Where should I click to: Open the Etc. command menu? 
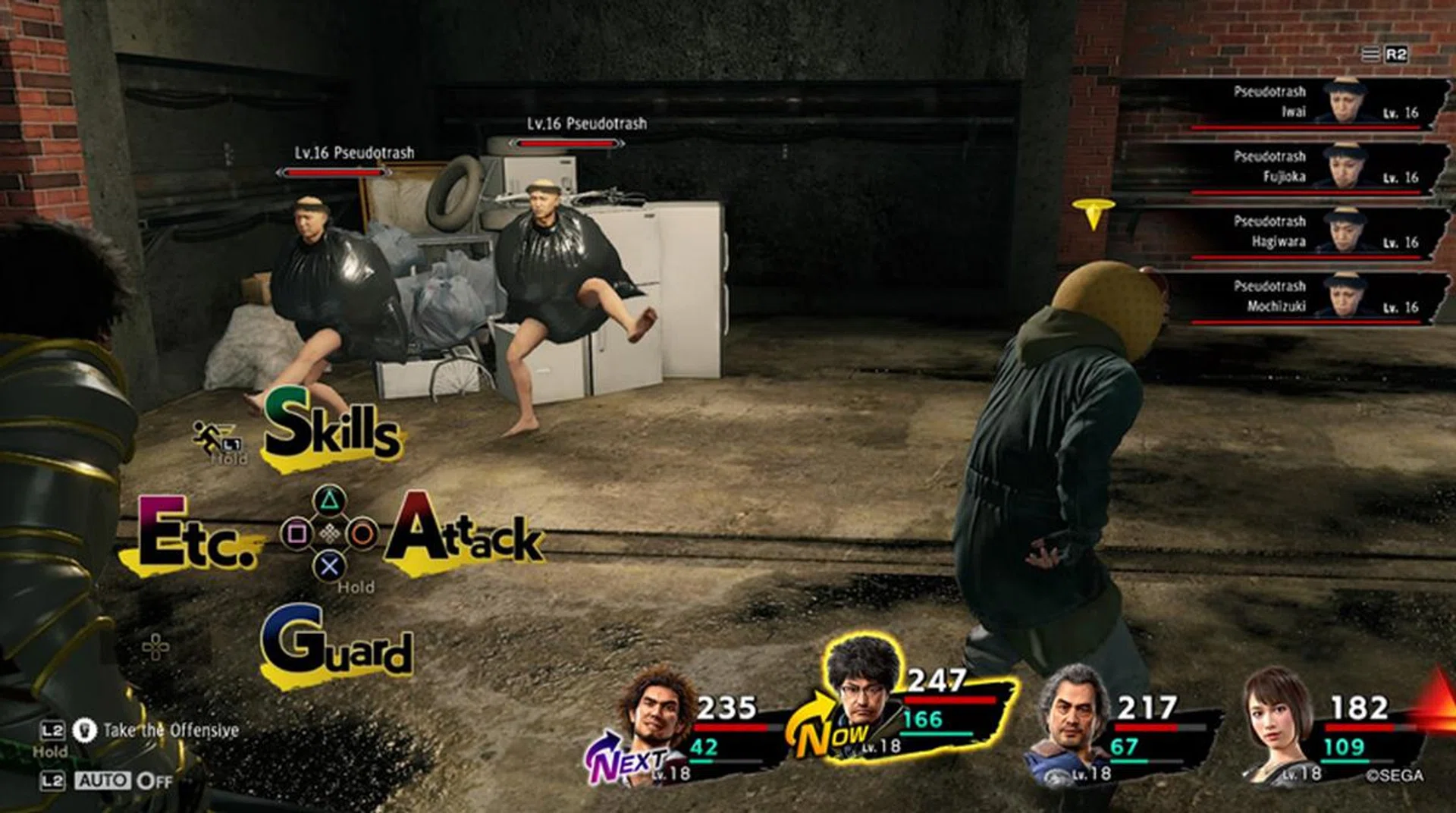click(196, 535)
